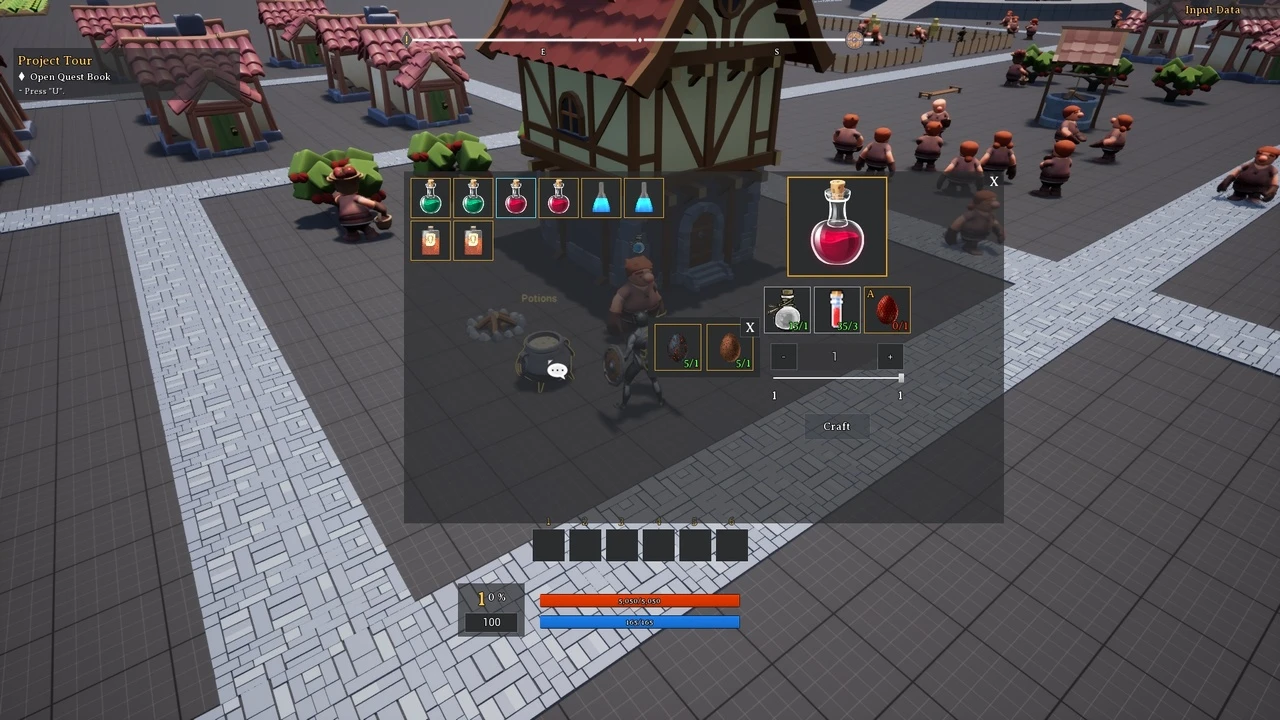
Task: Select the red egg ingredient slot
Action: (887, 310)
